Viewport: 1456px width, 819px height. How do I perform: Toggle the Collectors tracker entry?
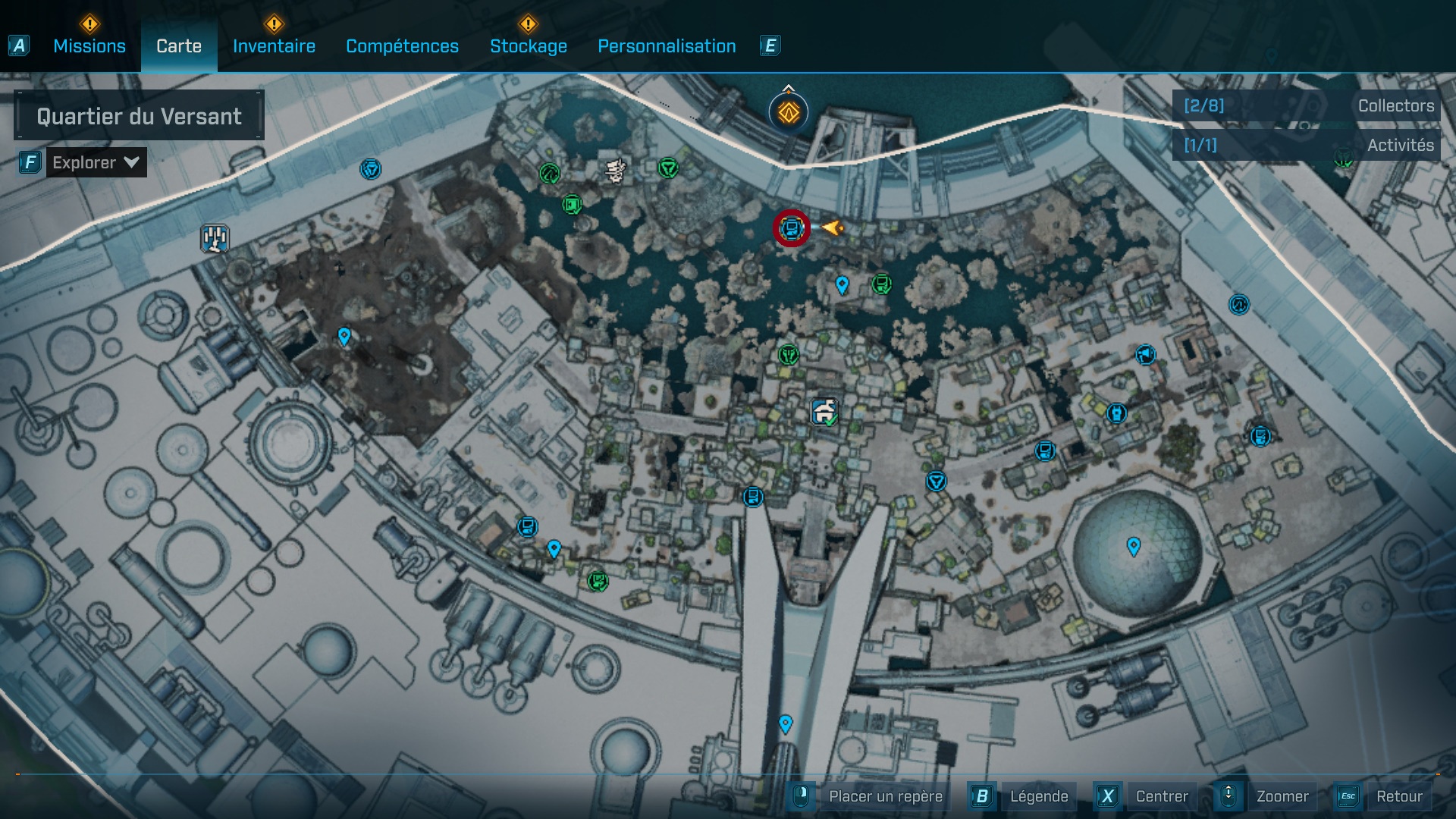pos(1395,106)
